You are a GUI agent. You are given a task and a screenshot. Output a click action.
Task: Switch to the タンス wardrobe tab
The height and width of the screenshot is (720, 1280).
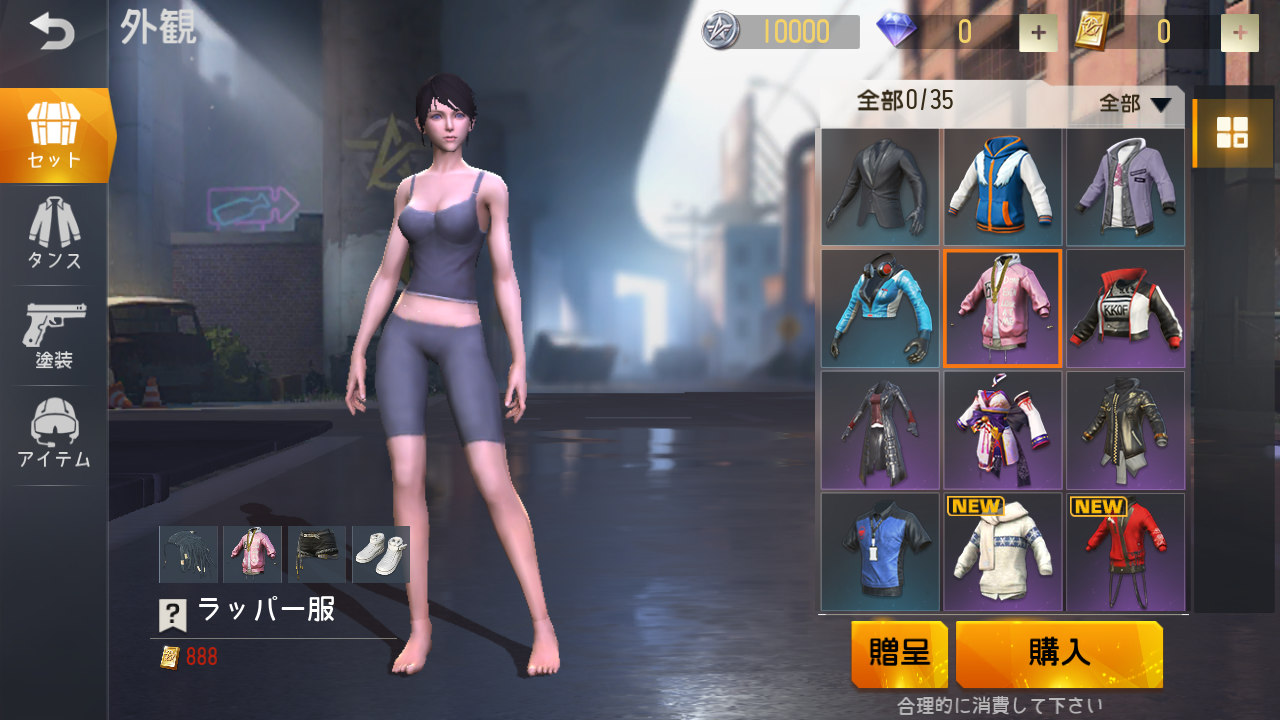pyautogui.click(x=54, y=234)
